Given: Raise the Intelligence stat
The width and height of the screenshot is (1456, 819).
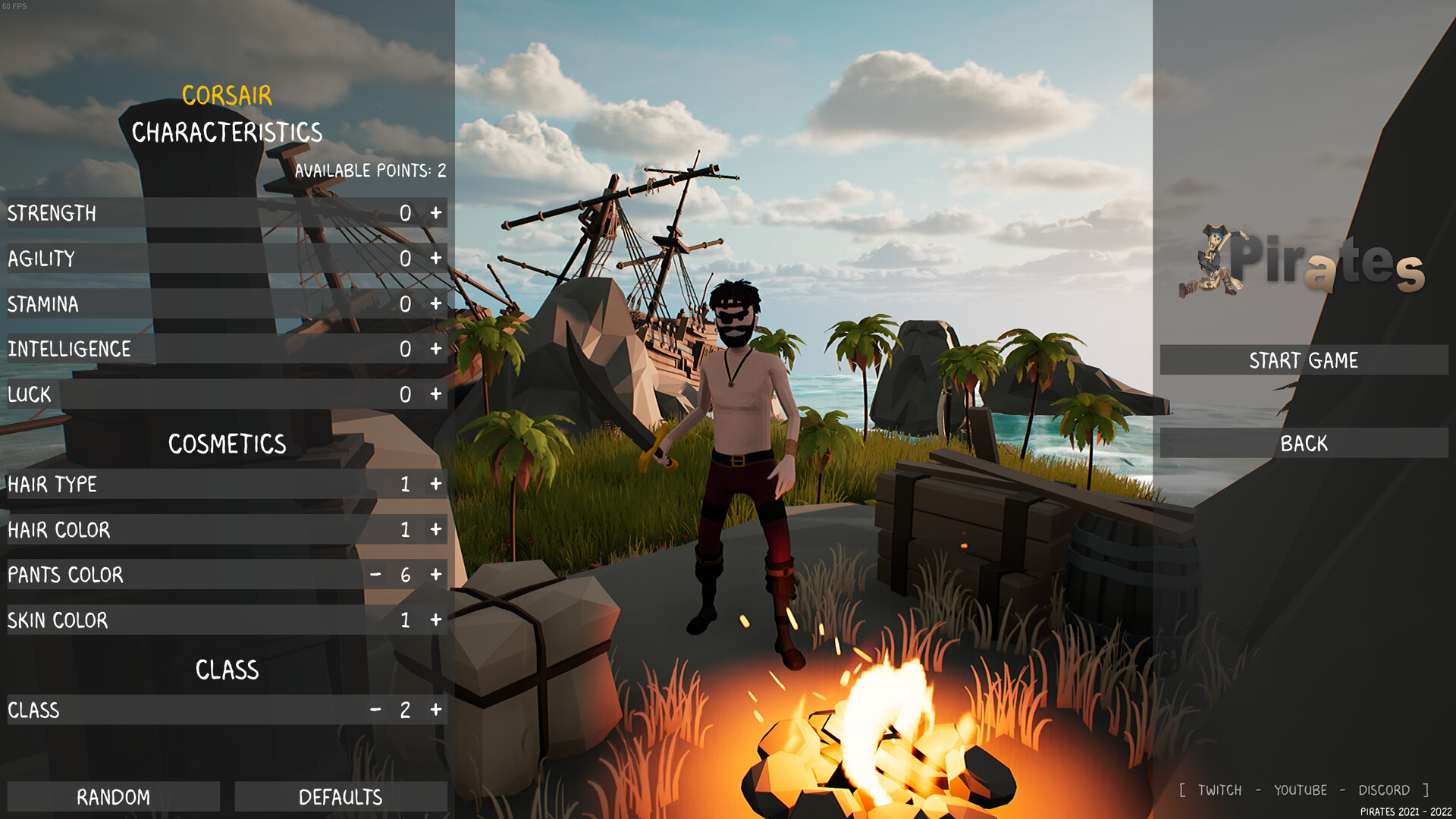Looking at the screenshot, I should [436, 350].
